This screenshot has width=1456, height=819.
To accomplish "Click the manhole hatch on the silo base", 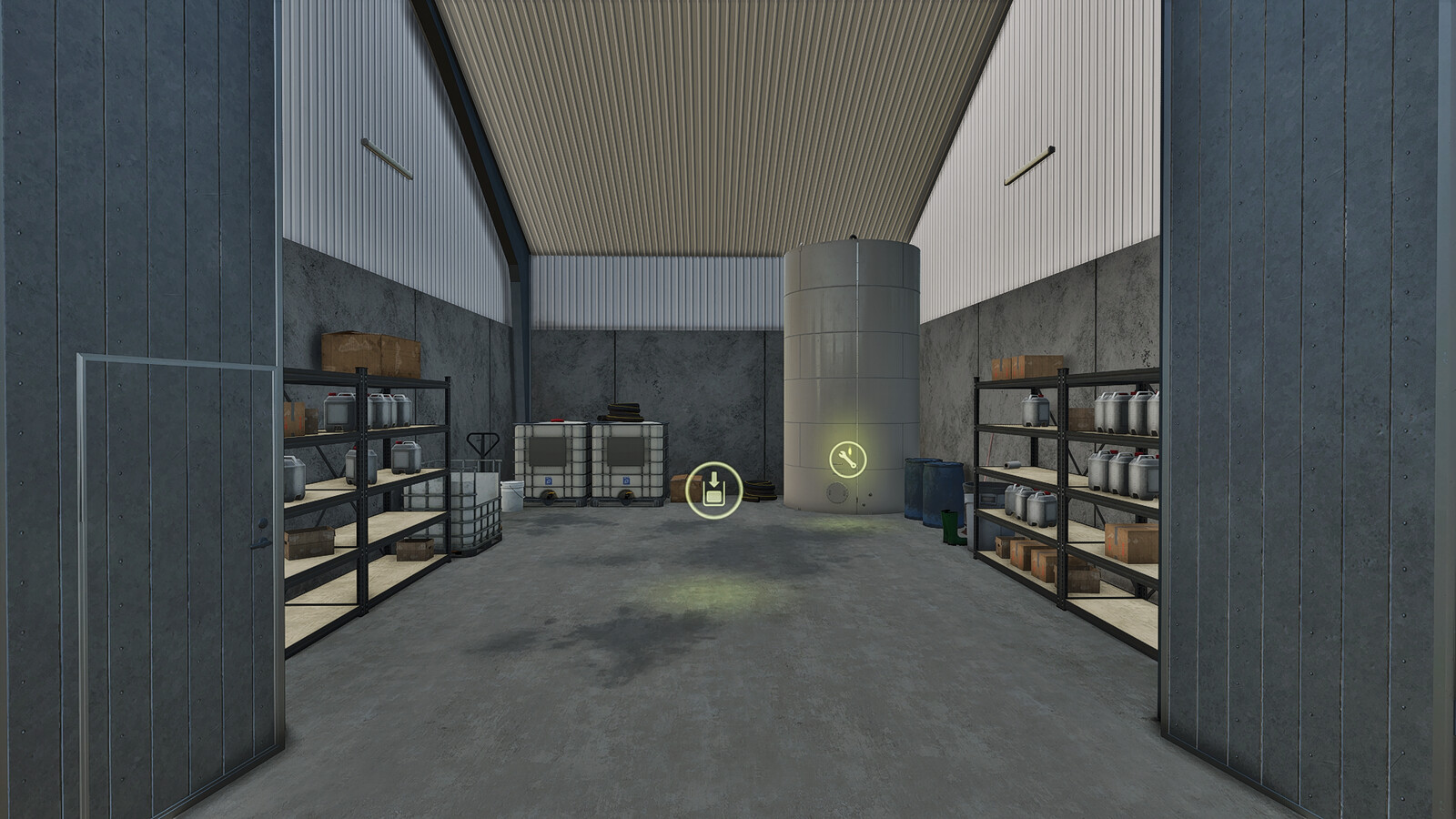I will (837, 494).
